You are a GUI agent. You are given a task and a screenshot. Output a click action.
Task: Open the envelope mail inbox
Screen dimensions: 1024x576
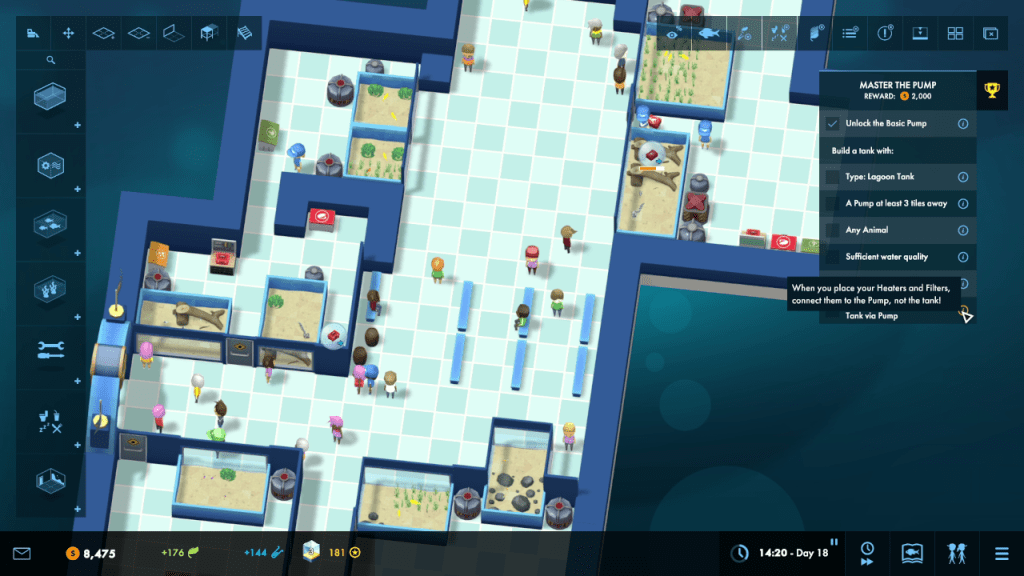[22, 553]
